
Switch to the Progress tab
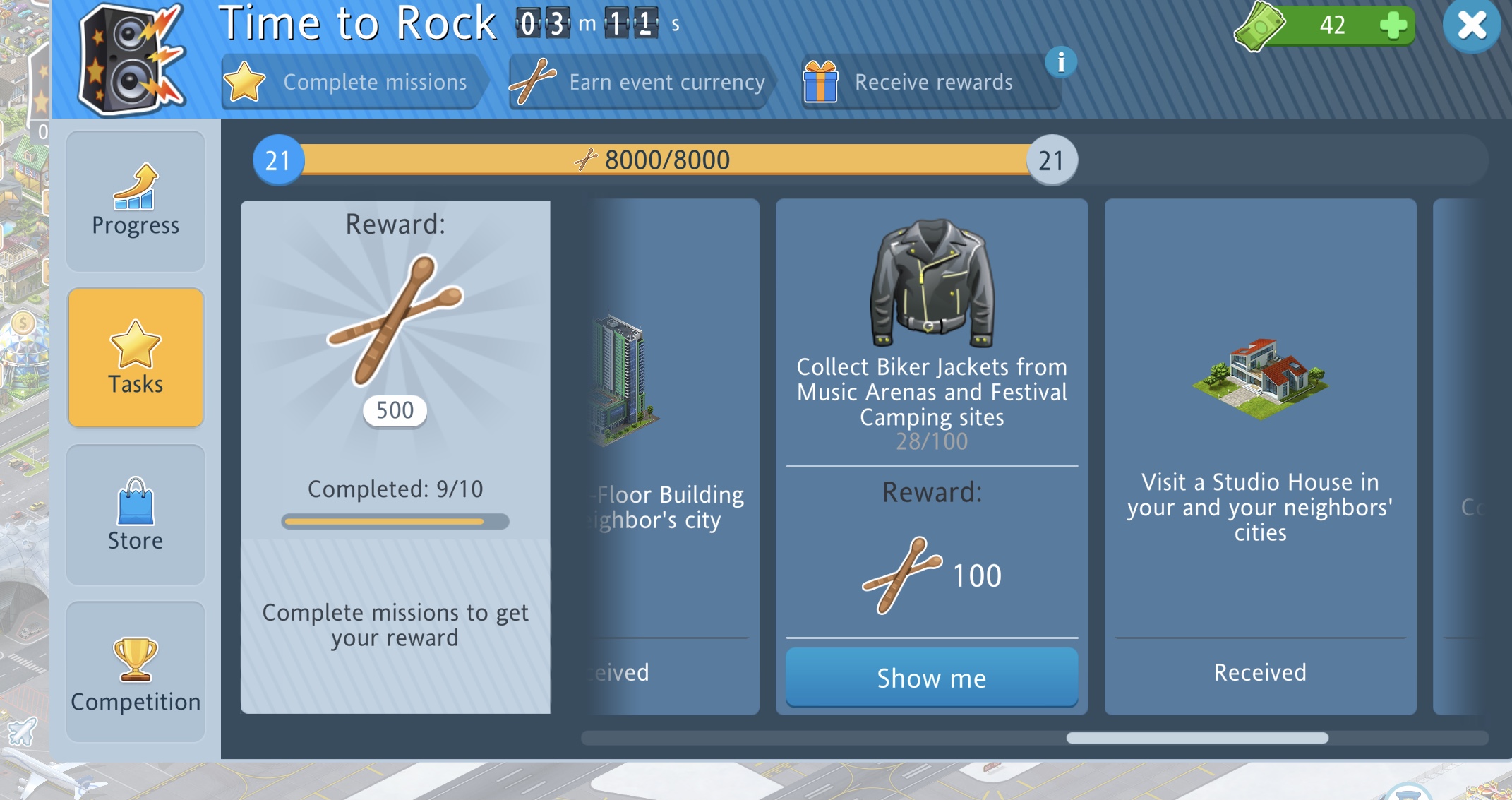pos(136,201)
